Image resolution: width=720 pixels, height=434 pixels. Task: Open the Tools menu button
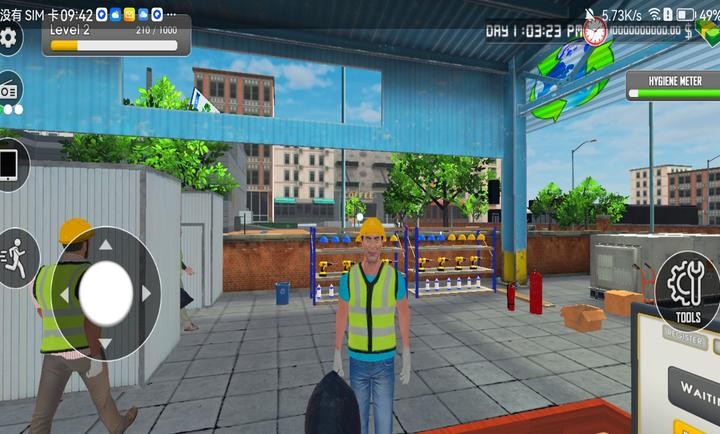point(688,291)
